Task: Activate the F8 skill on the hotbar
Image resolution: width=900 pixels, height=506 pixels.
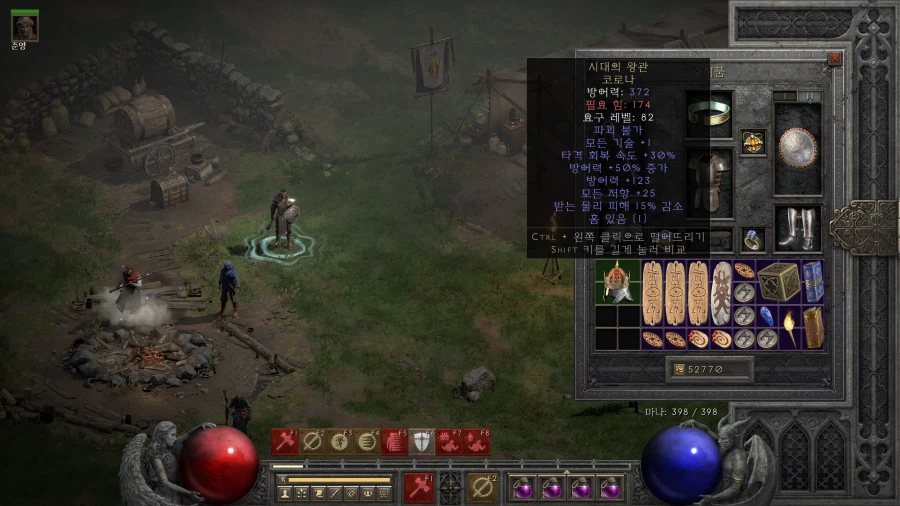Action: point(477,441)
